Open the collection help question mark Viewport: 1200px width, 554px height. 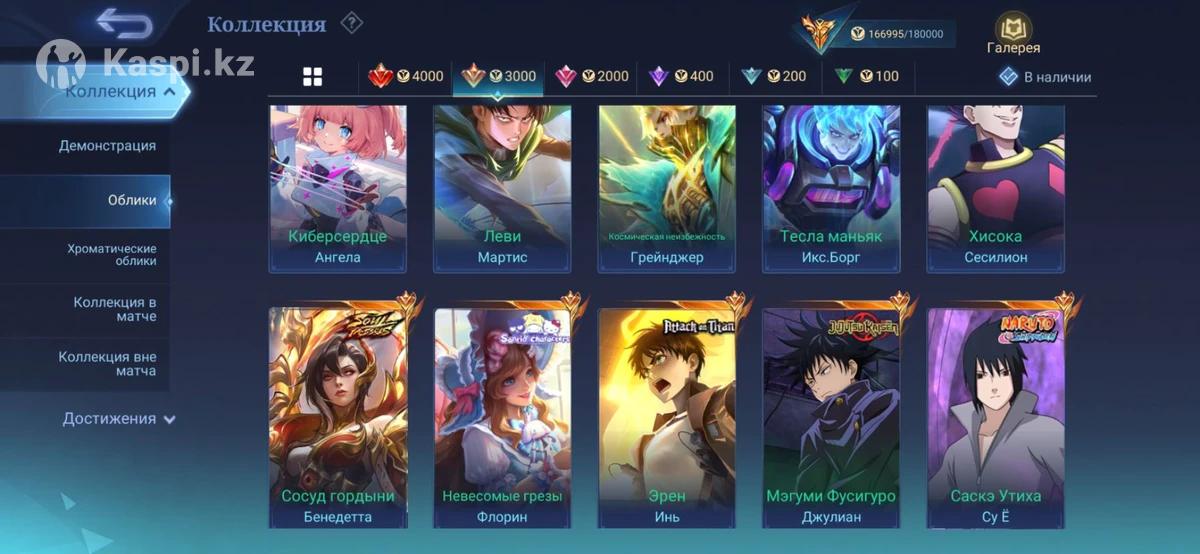click(x=351, y=23)
